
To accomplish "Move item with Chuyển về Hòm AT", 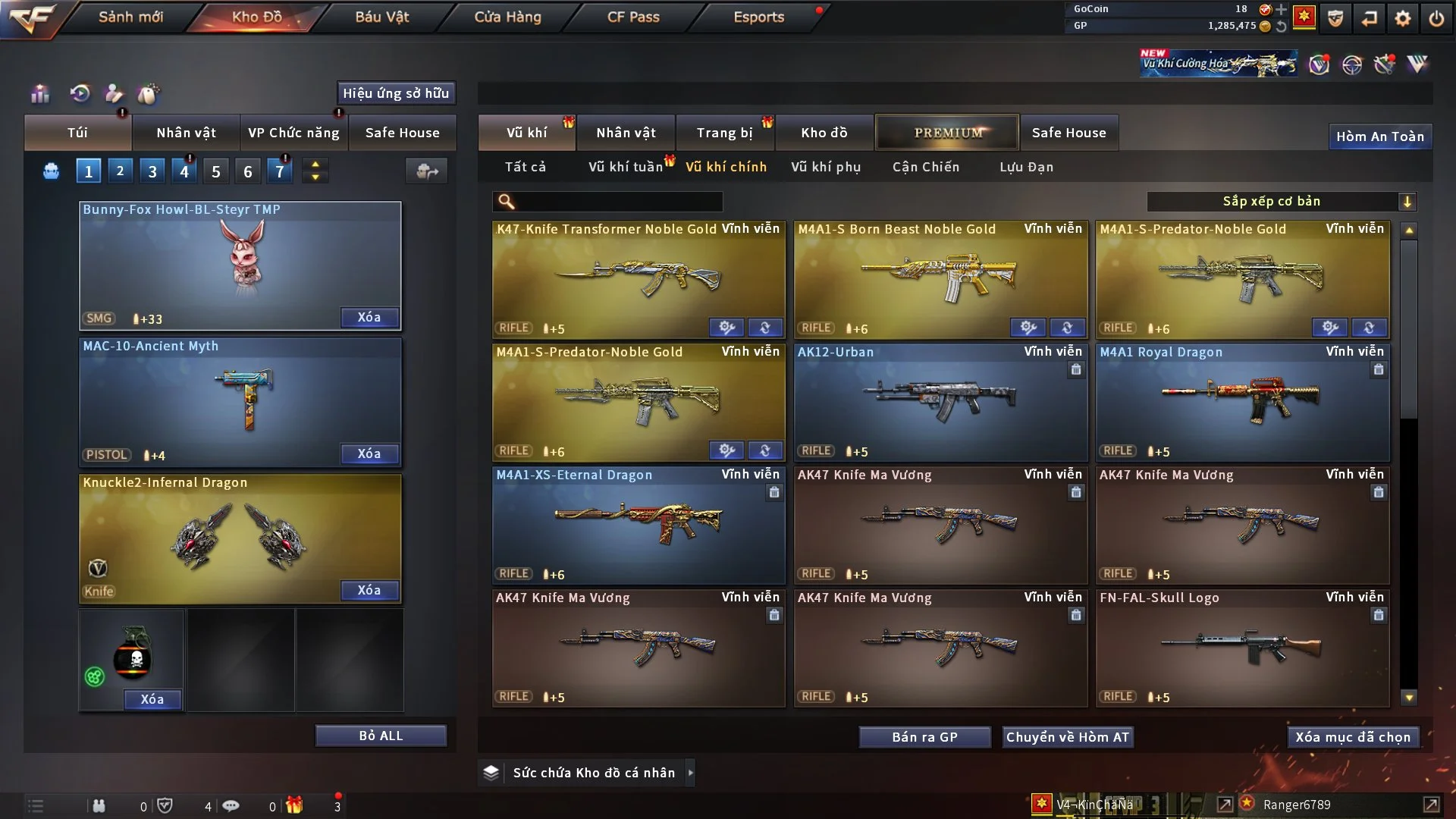I will [1068, 737].
